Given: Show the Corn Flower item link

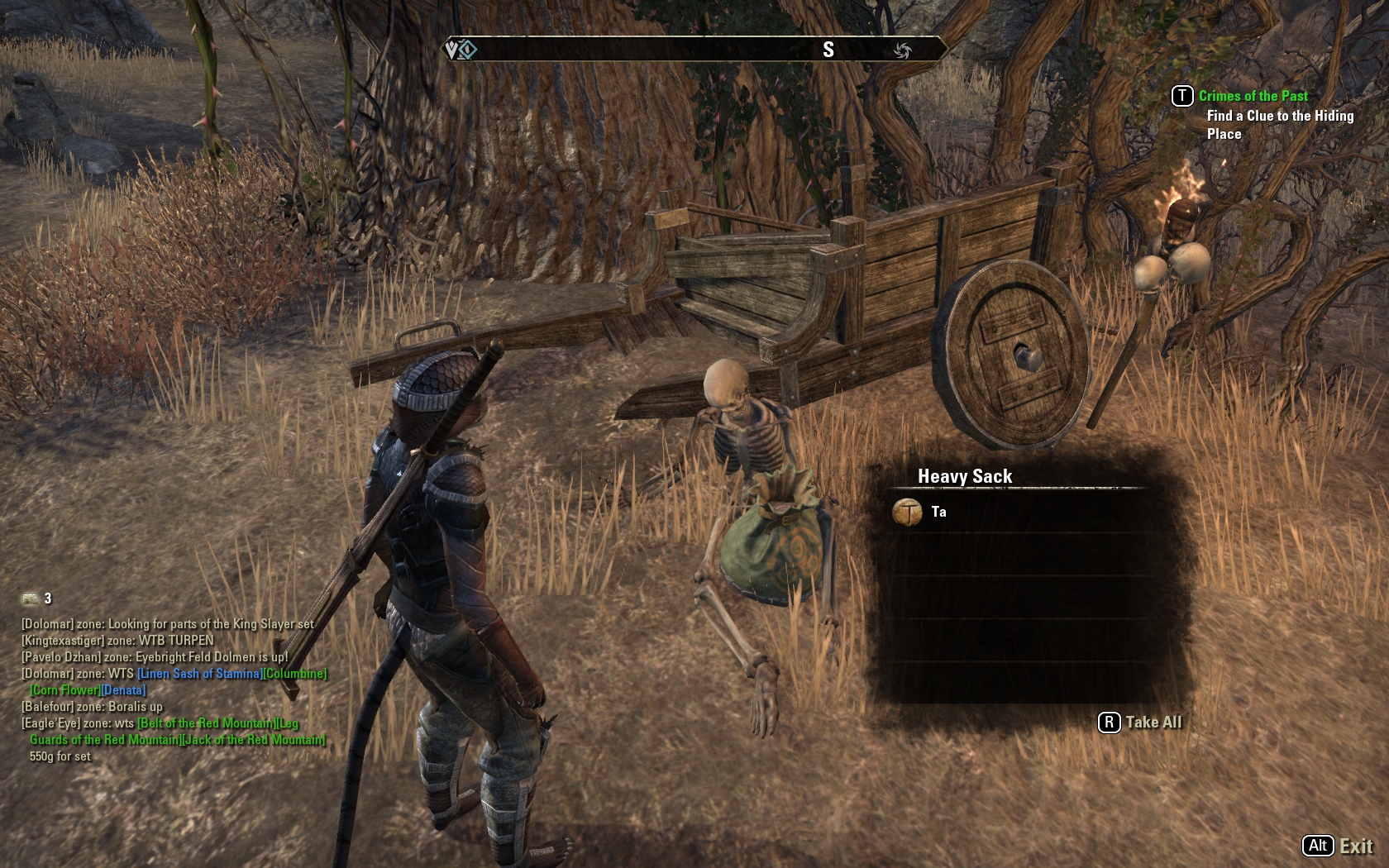Looking at the screenshot, I should point(65,690).
